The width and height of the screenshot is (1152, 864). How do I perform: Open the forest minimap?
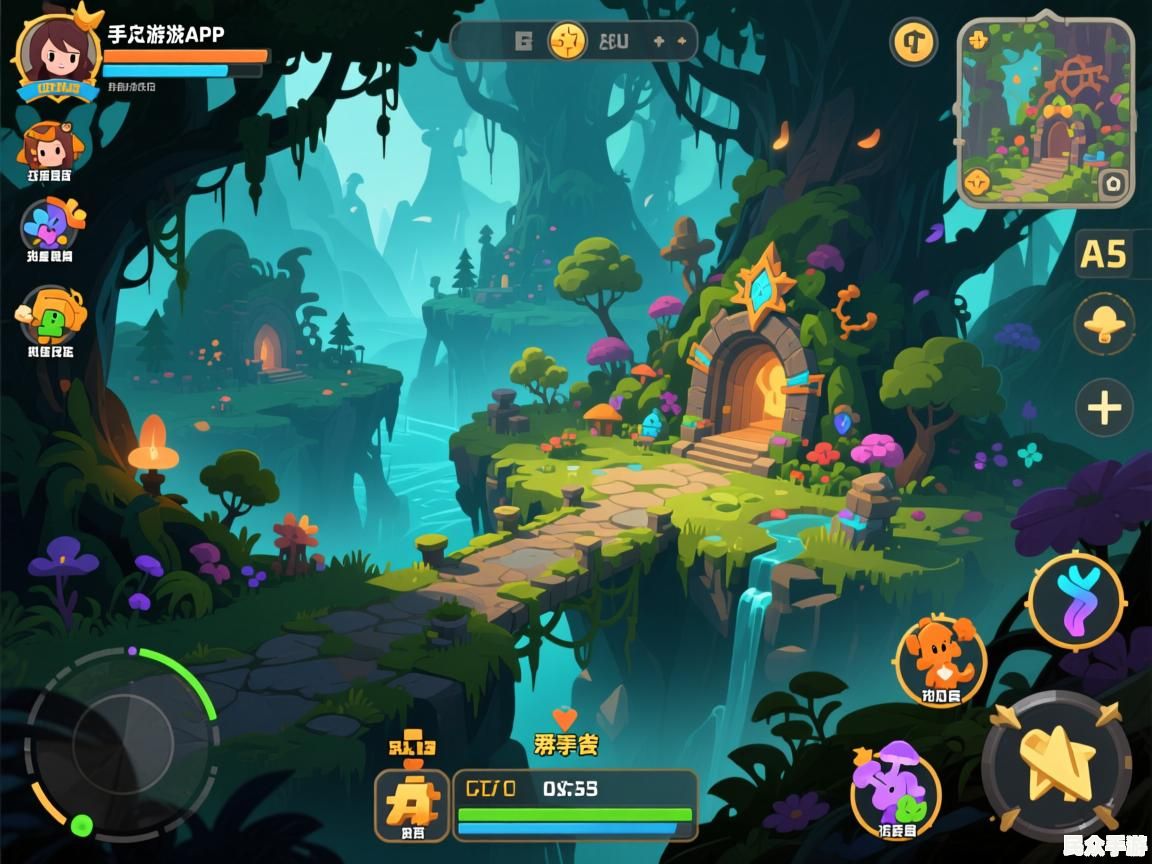pos(1045,110)
